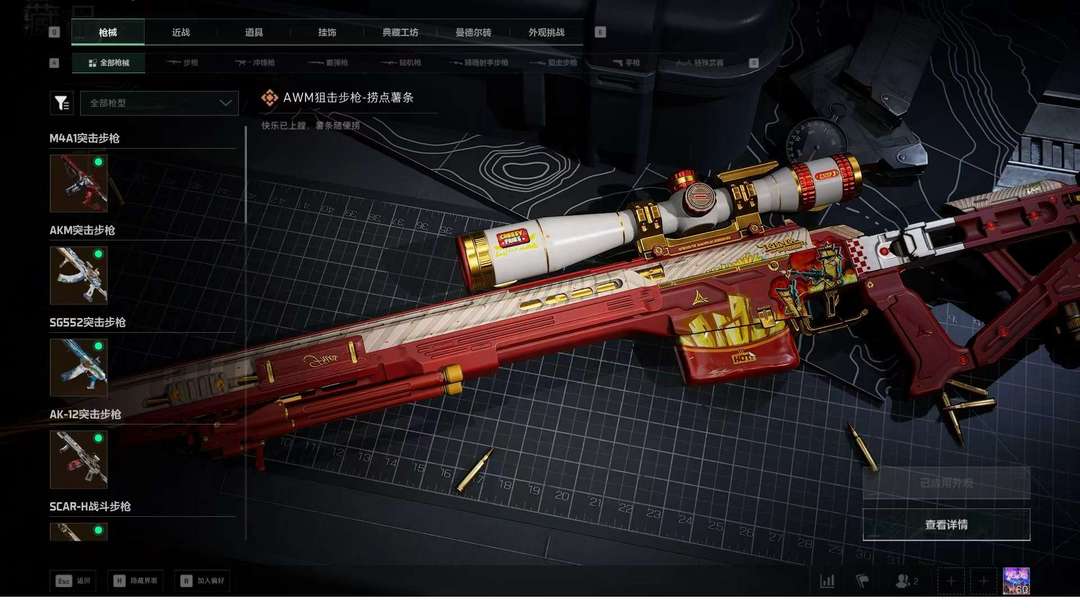Image resolution: width=1080 pixels, height=608 pixels.
Task: Select the AK-12 assault rifle skin thumbnail
Action: (79, 459)
